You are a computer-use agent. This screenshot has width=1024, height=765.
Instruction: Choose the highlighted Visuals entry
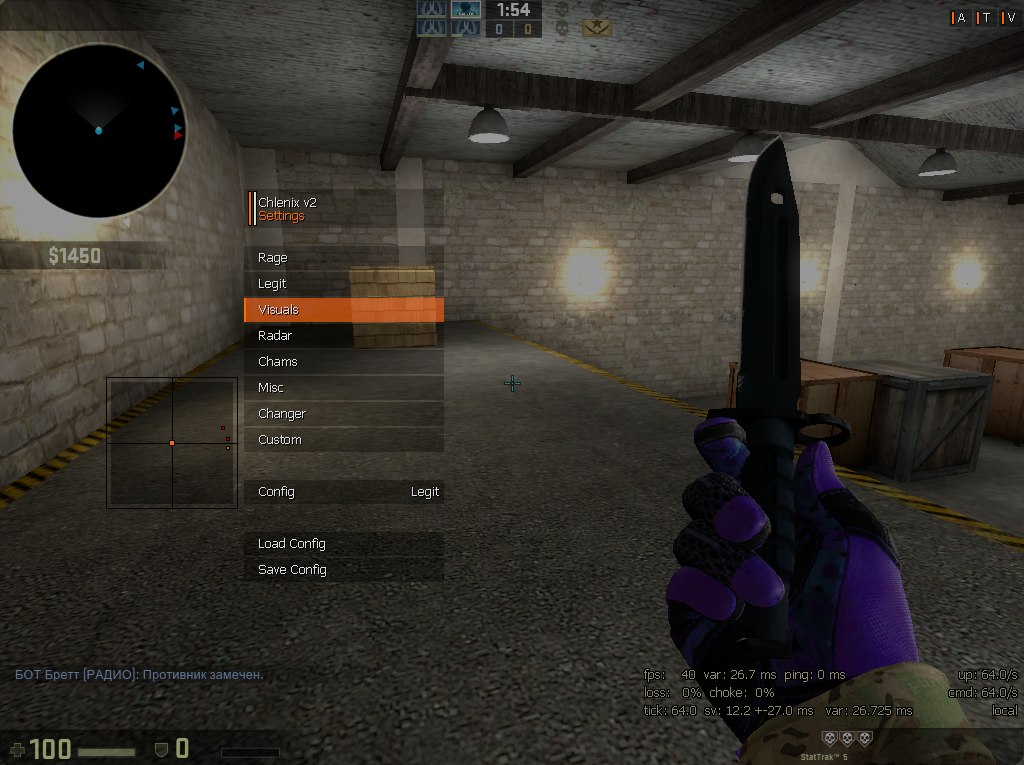tap(343, 310)
